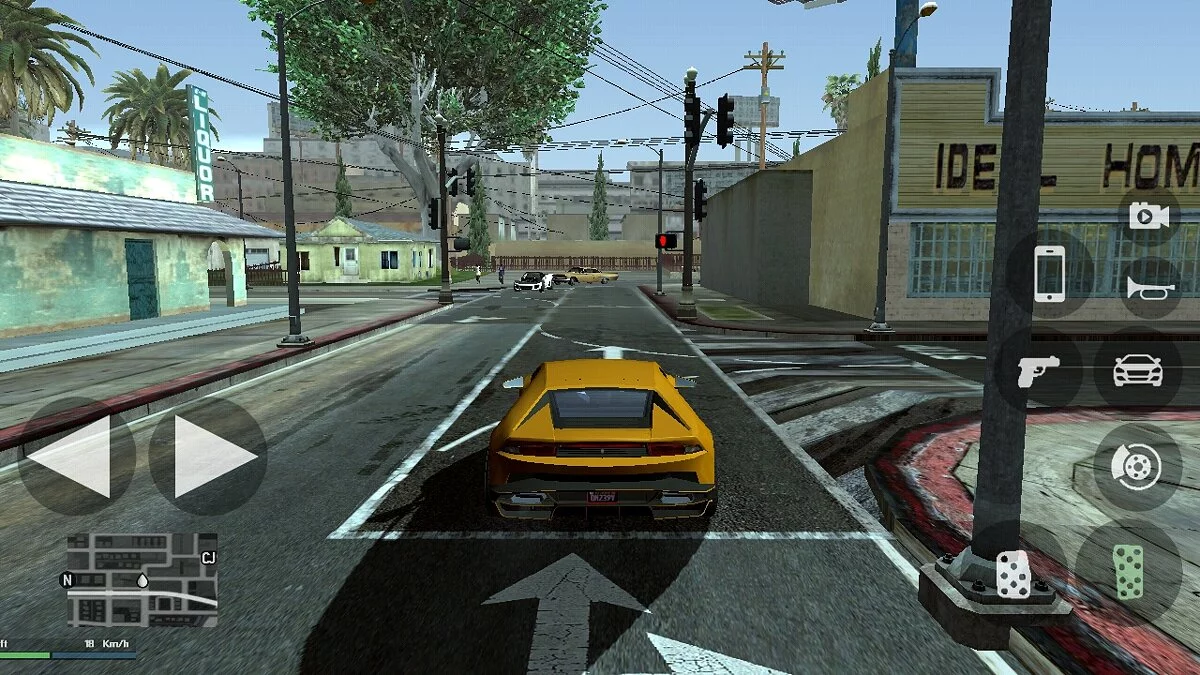Exit the vehicle using the car icon
The width and height of the screenshot is (1200, 675).
point(1138,370)
